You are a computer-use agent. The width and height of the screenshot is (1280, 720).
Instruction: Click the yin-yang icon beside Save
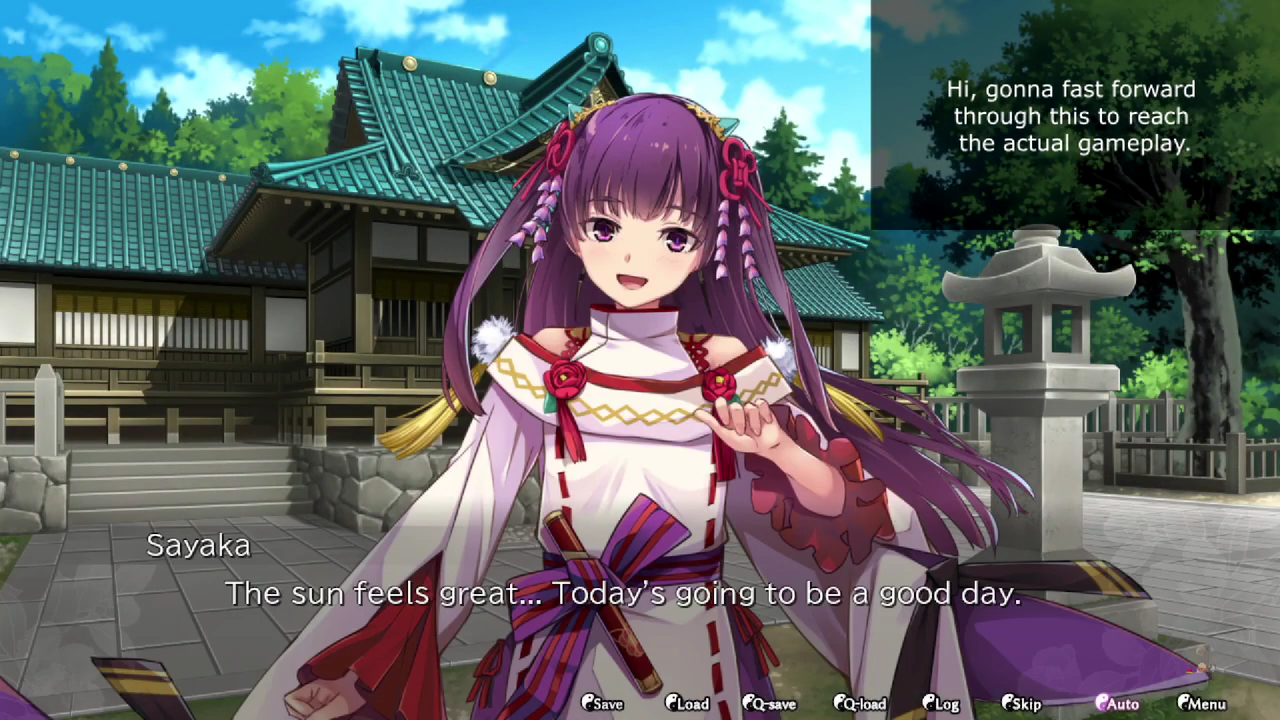[x=588, y=704]
